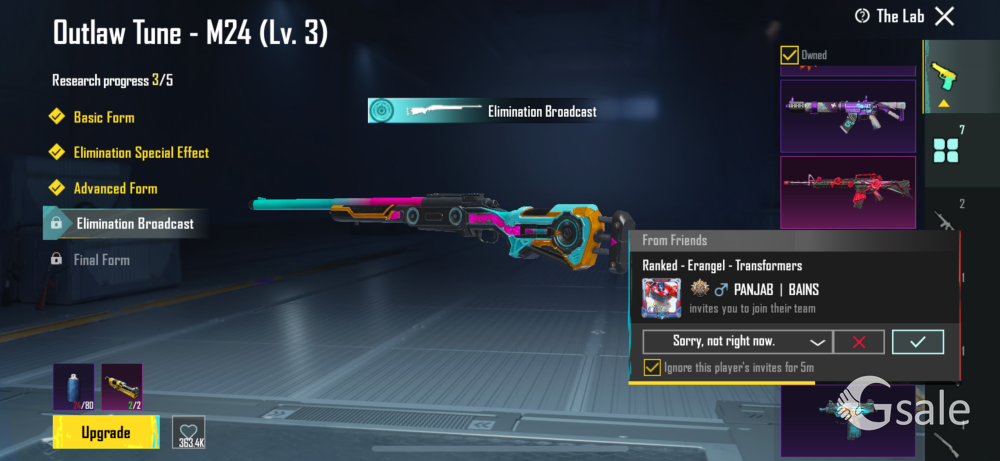This screenshot has height=461, width=1000.
Task: Upgrade the Outlaw Tune M24
Action: [105, 433]
